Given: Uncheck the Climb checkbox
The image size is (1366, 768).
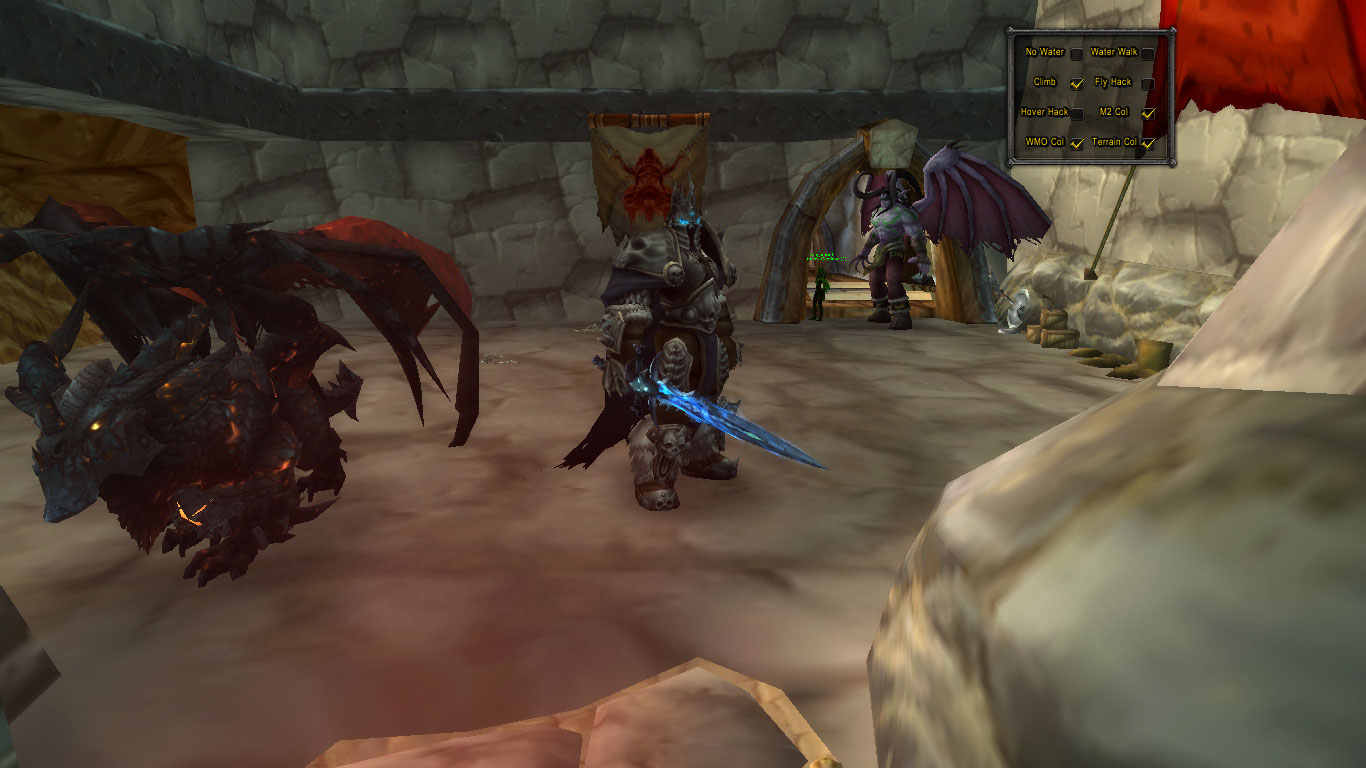Looking at the screenshot, I should tap(1077, 83).
